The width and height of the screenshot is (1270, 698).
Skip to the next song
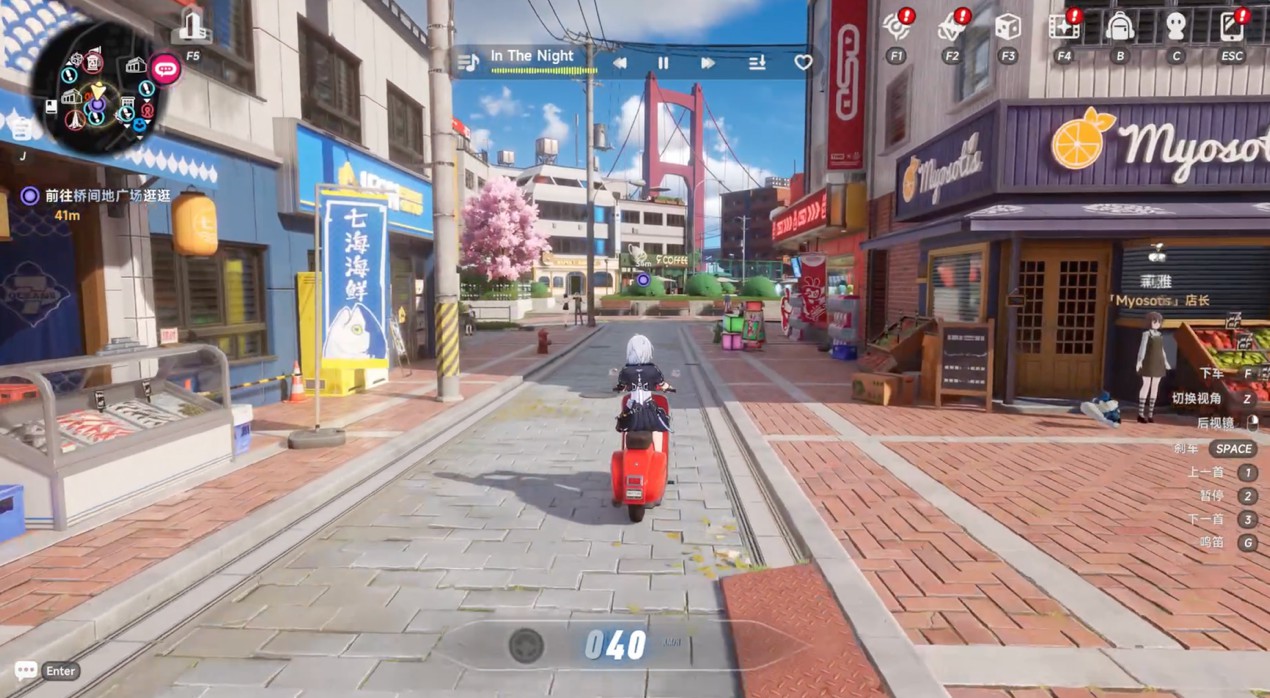[708, 63]
